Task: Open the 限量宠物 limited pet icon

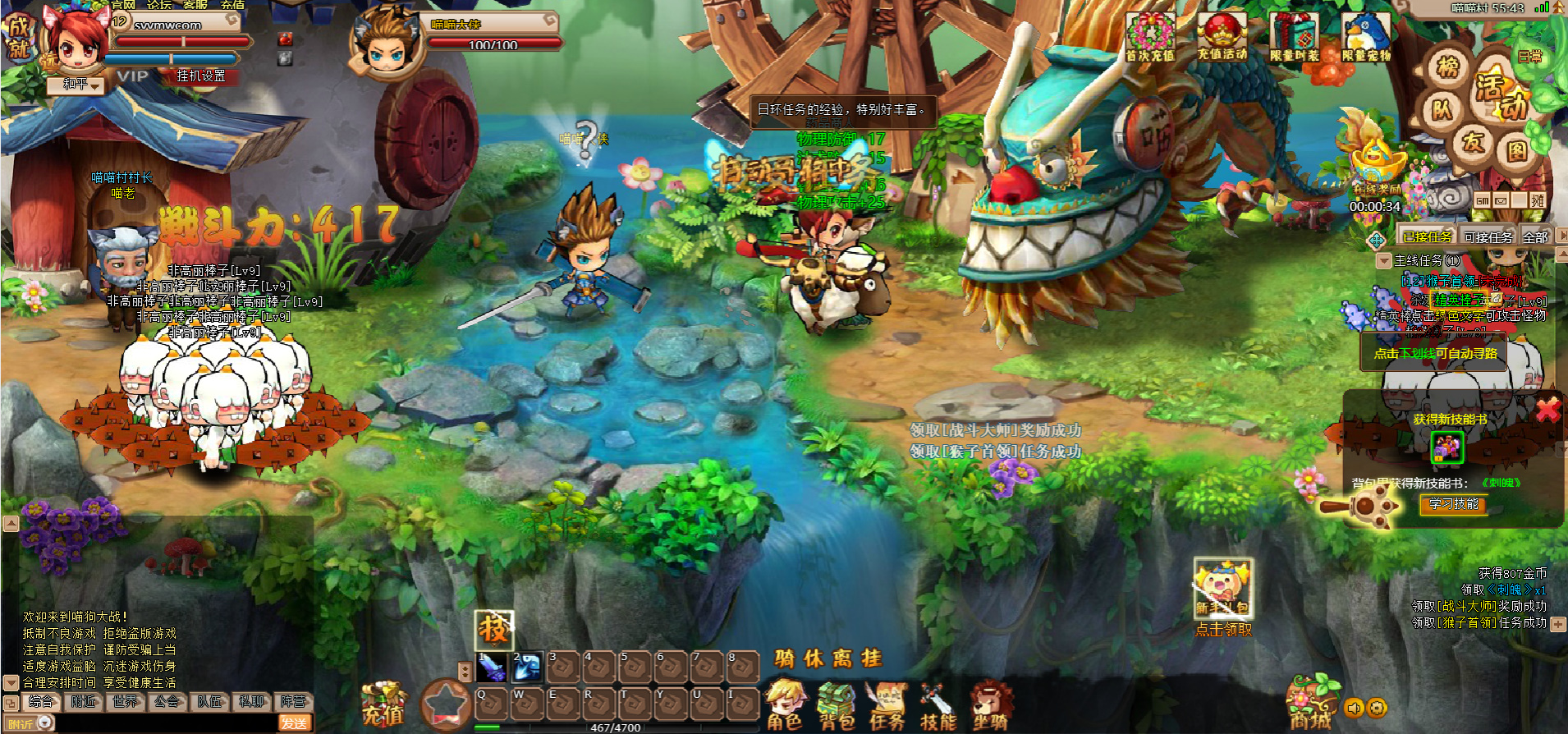Action: [x=1365, y=38]
